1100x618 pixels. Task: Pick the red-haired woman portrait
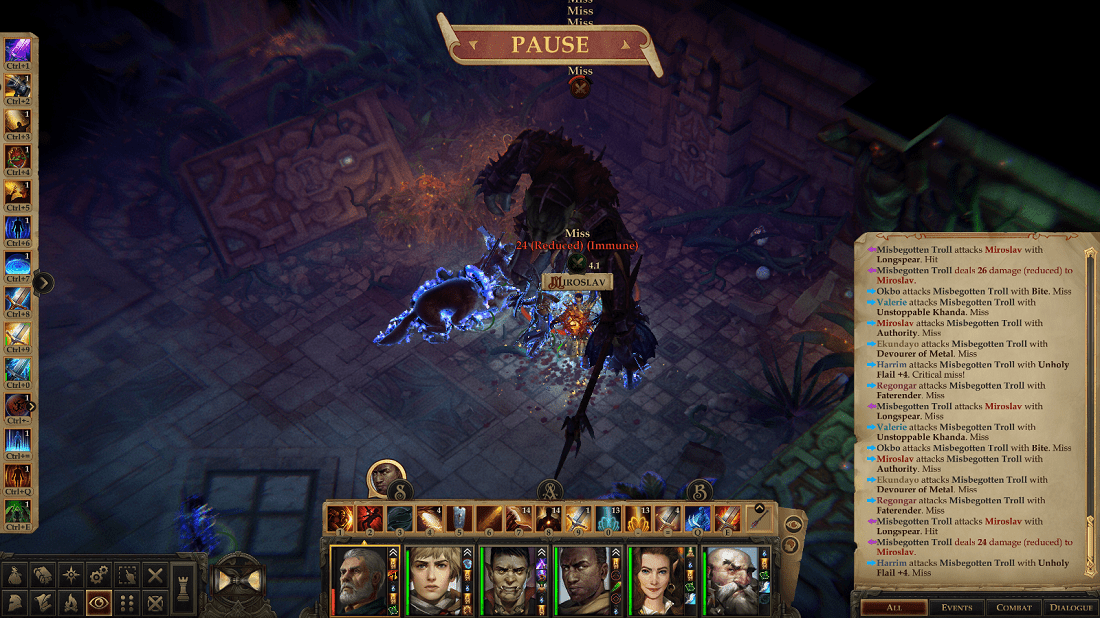tap(657, 580)
